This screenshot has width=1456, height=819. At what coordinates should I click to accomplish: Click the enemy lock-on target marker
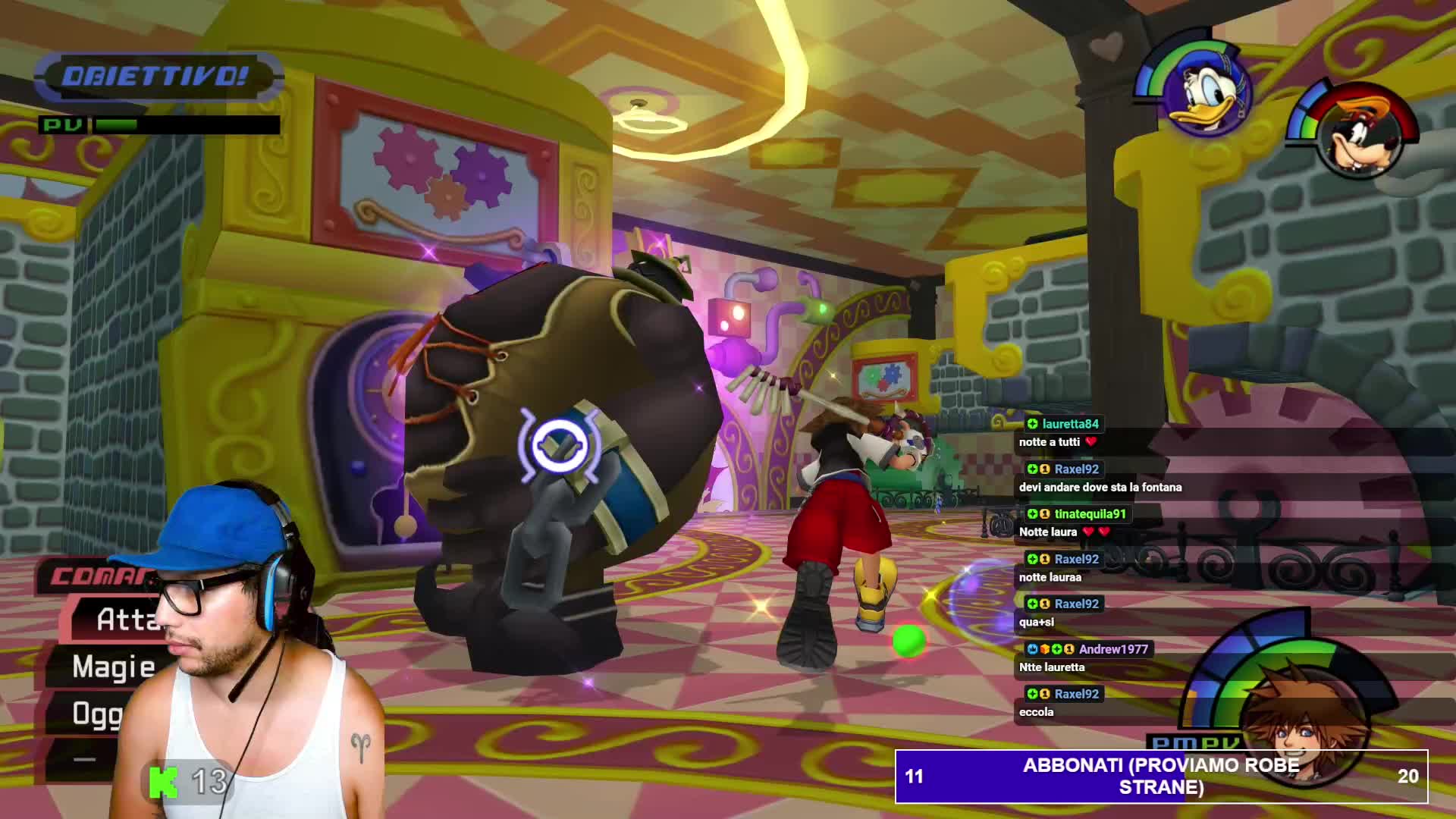(560, 446)
